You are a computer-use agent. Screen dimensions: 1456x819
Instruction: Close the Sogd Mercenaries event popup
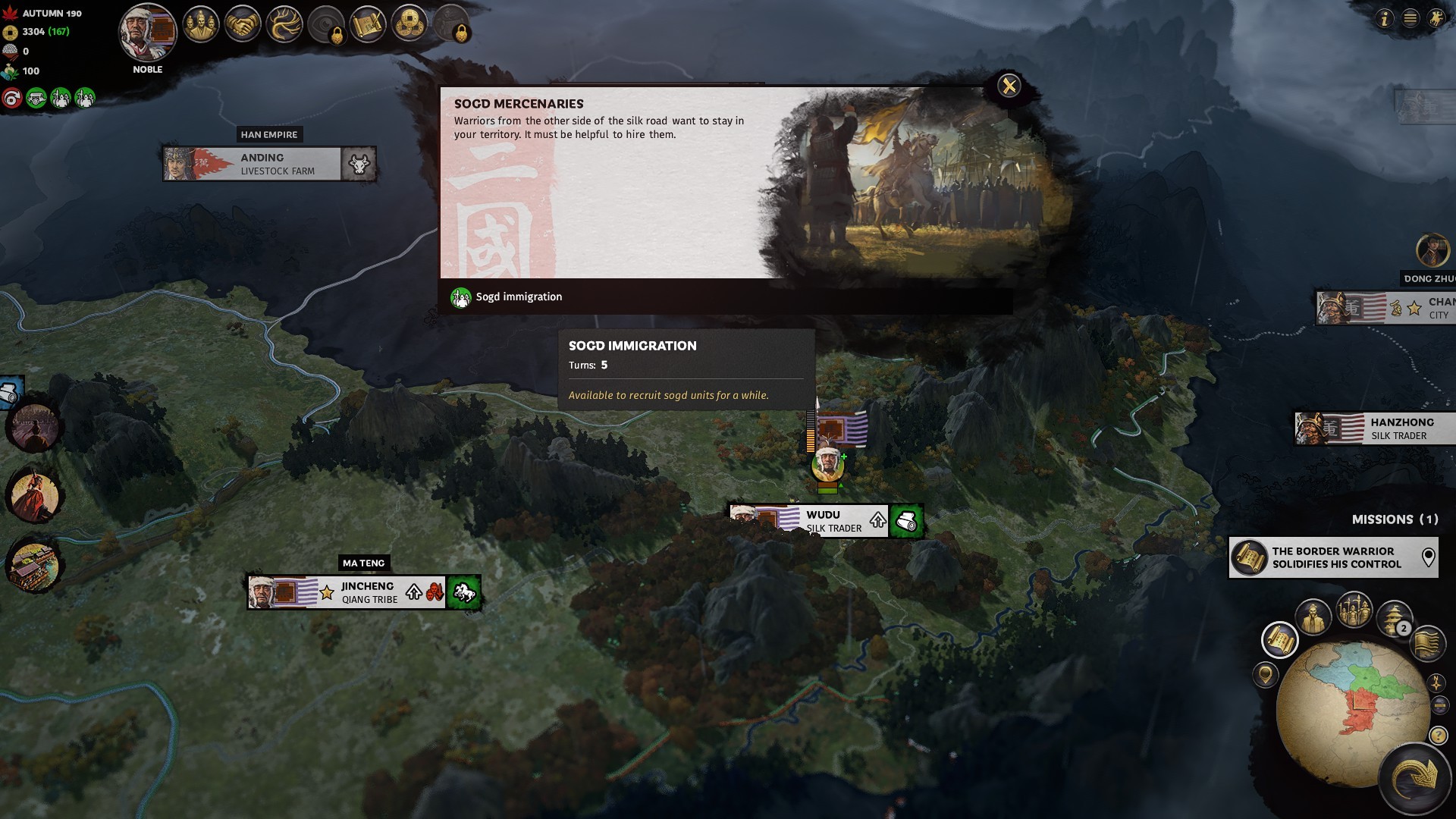[x=1009, y=86]
